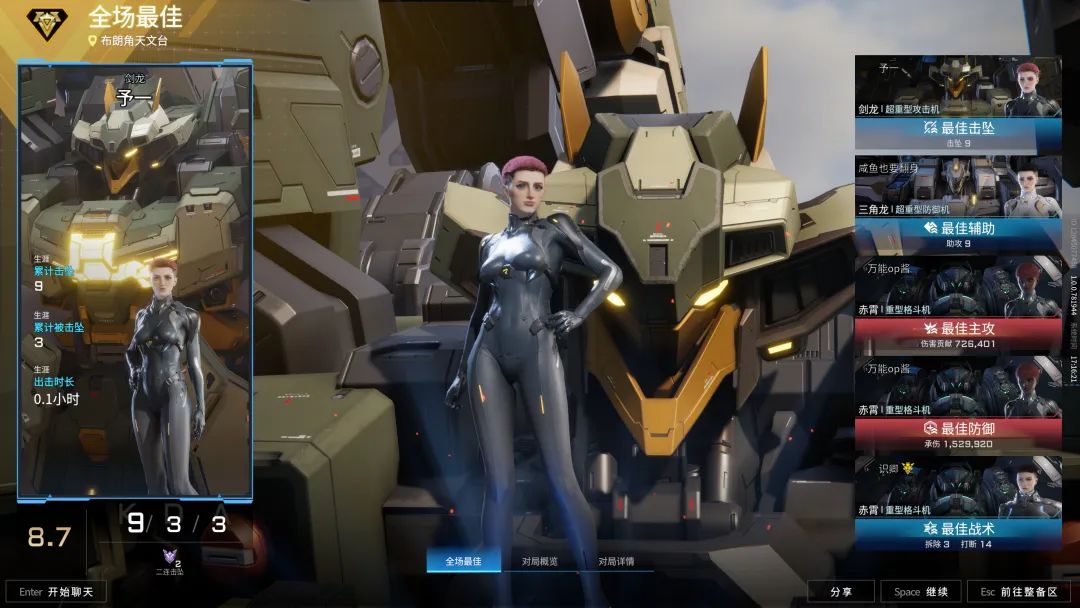Click the purple 二连击坠 medal icon
Image resolution: width=1080 pixels, height=608 pixels.
[x=170, y=558]
